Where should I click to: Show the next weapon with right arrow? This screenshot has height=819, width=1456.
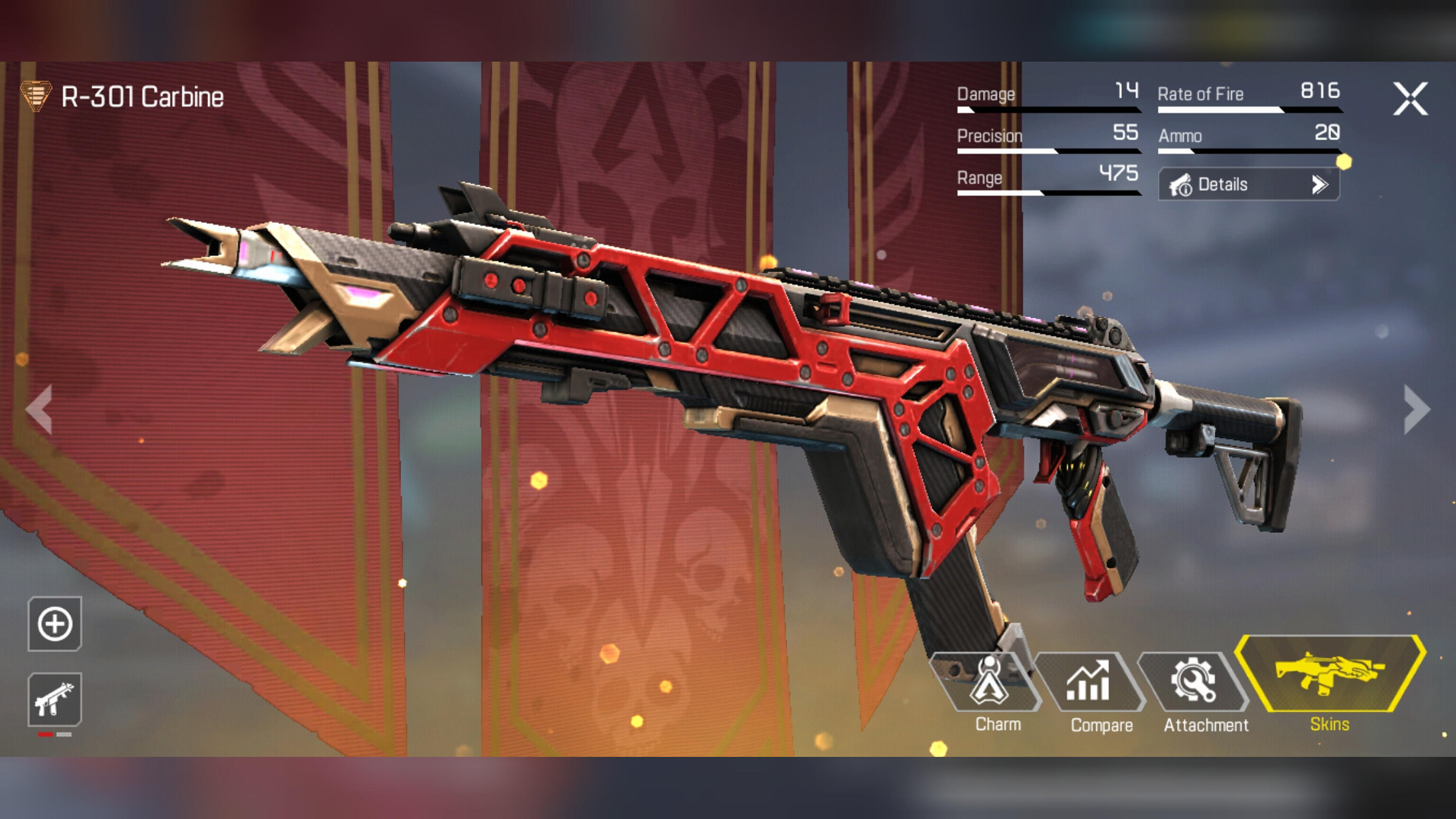click(1417, 410)
